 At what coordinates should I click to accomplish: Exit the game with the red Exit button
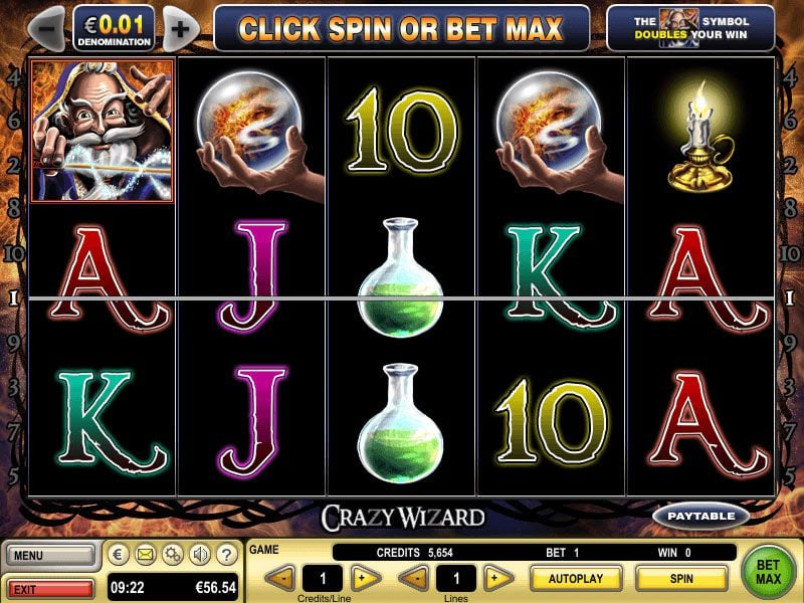(x=50, y=589)
